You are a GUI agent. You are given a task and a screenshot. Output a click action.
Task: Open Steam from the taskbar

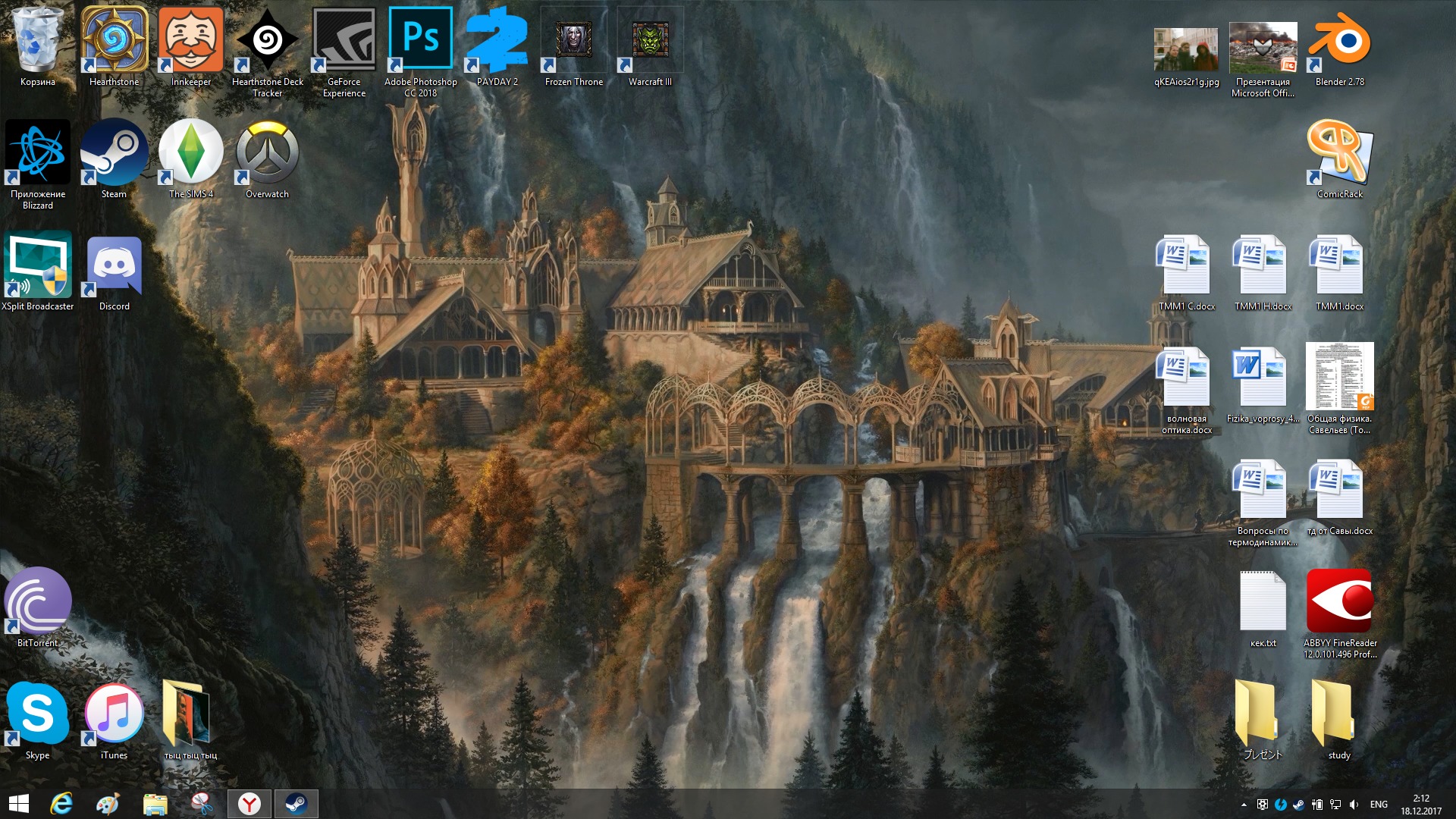click(296, 804)
